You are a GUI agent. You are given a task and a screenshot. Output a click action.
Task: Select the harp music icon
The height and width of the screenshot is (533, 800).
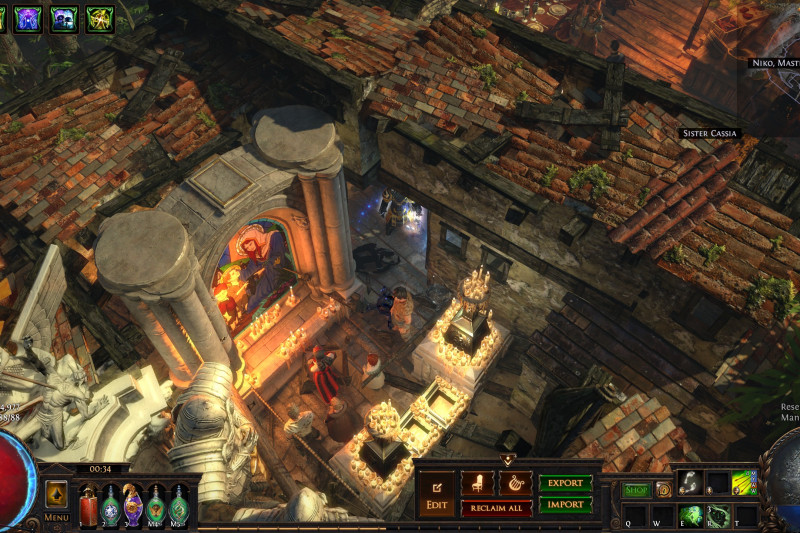point(515,483)
